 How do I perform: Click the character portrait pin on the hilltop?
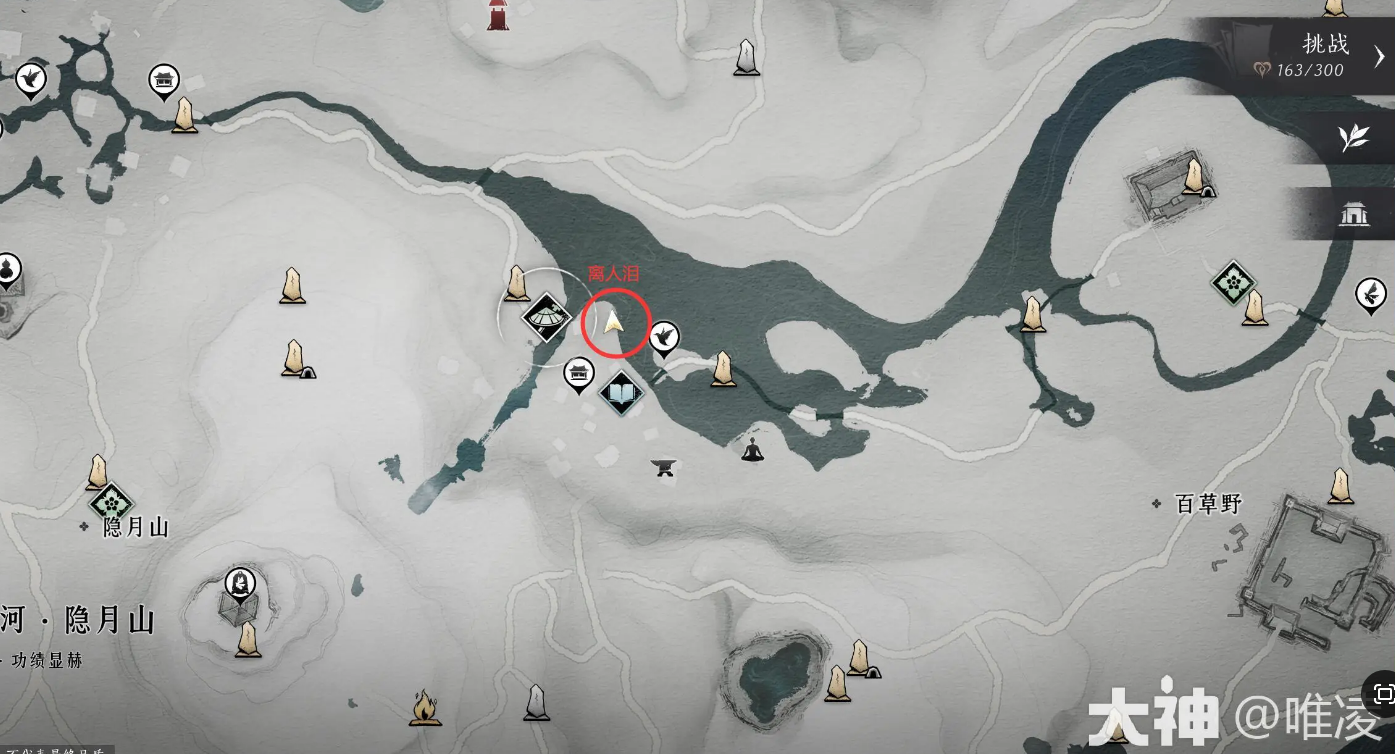[x=240, y=581]
